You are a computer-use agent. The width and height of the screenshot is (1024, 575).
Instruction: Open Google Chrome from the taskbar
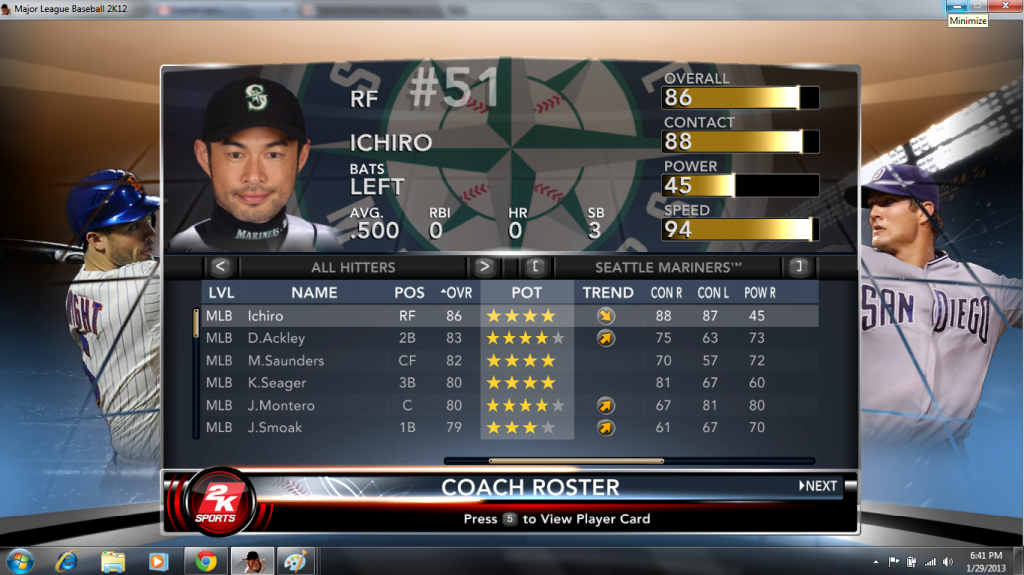pos(207,561)
